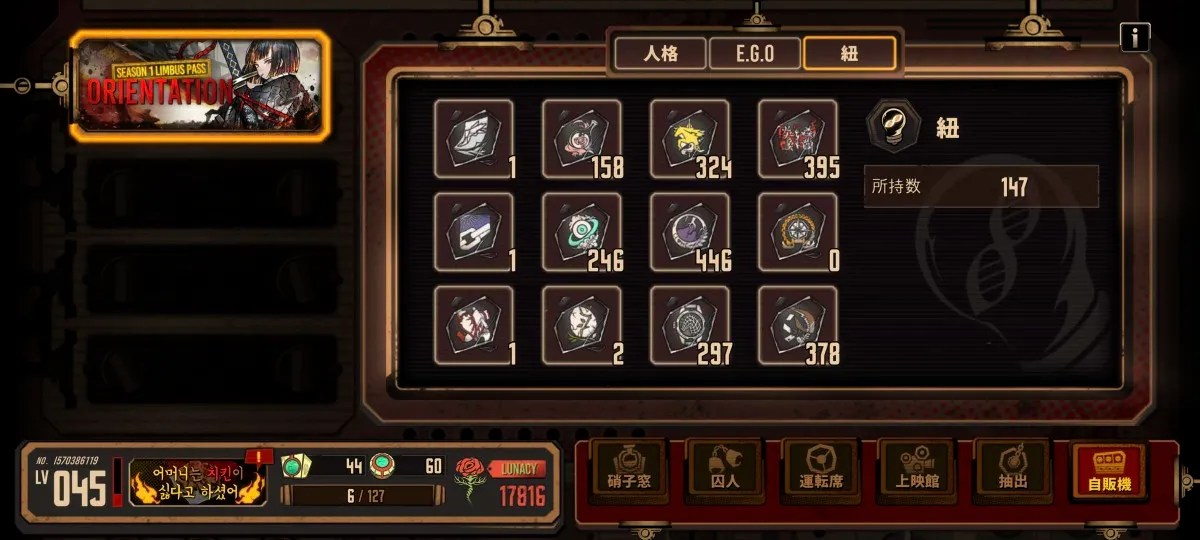This screenshot has height=540, width=1200.
Task: Pick the shard slot showing 297
Action: pos(690,325)
